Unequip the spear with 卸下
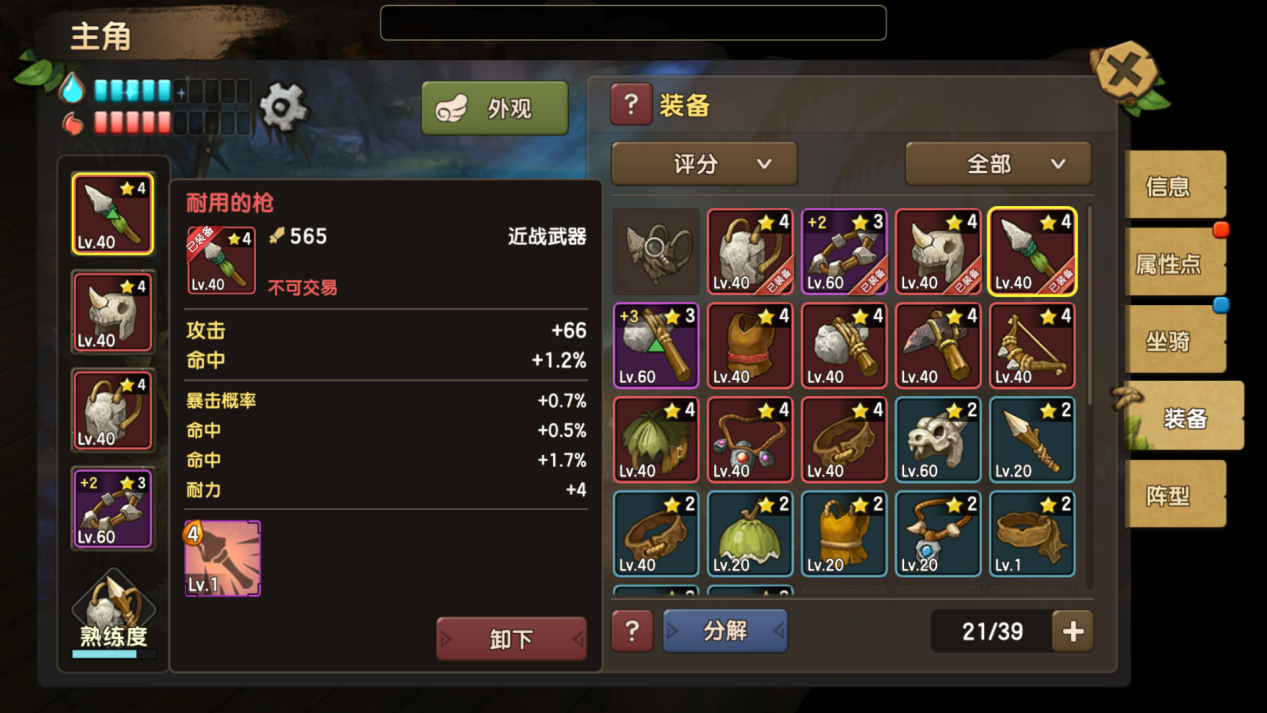Screen dimensions: 1267x713 (x=511, y=638)
